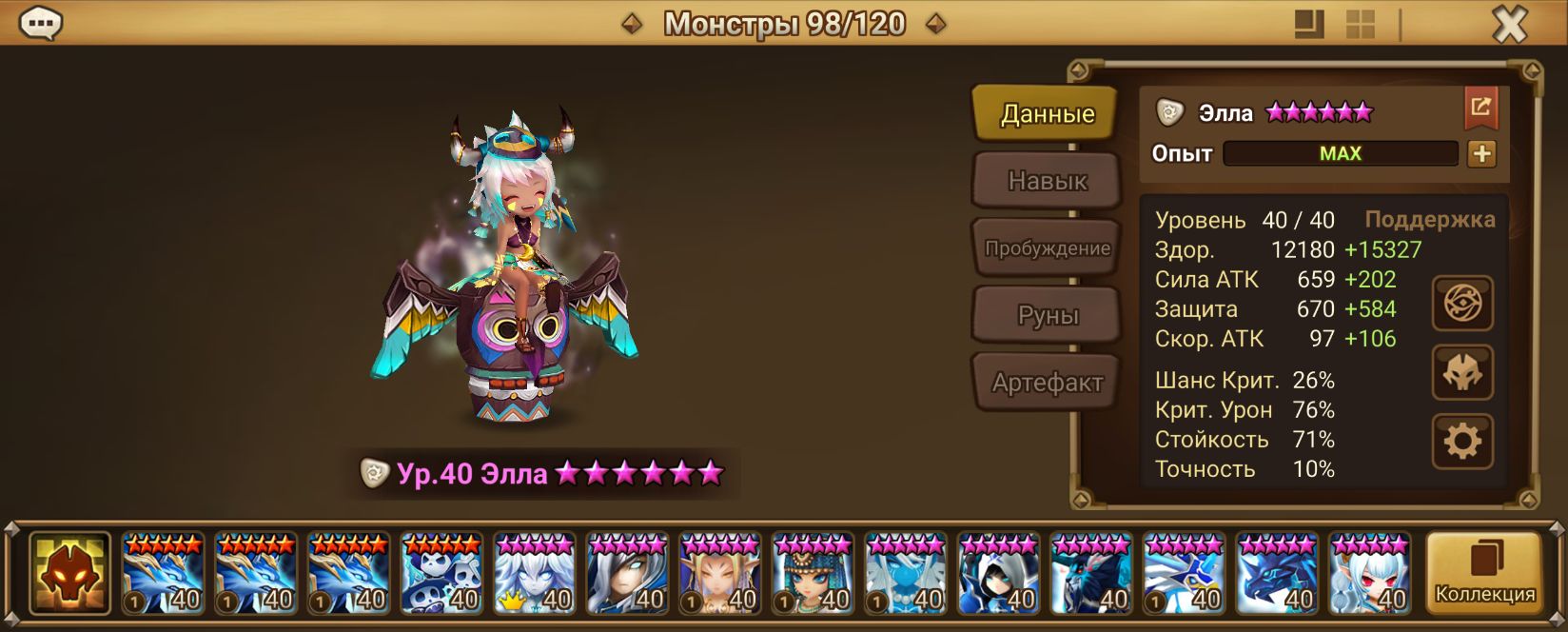1568x632 pixels.
Task: Open the Пробуждение tab
Action: tap(1047, 248)
